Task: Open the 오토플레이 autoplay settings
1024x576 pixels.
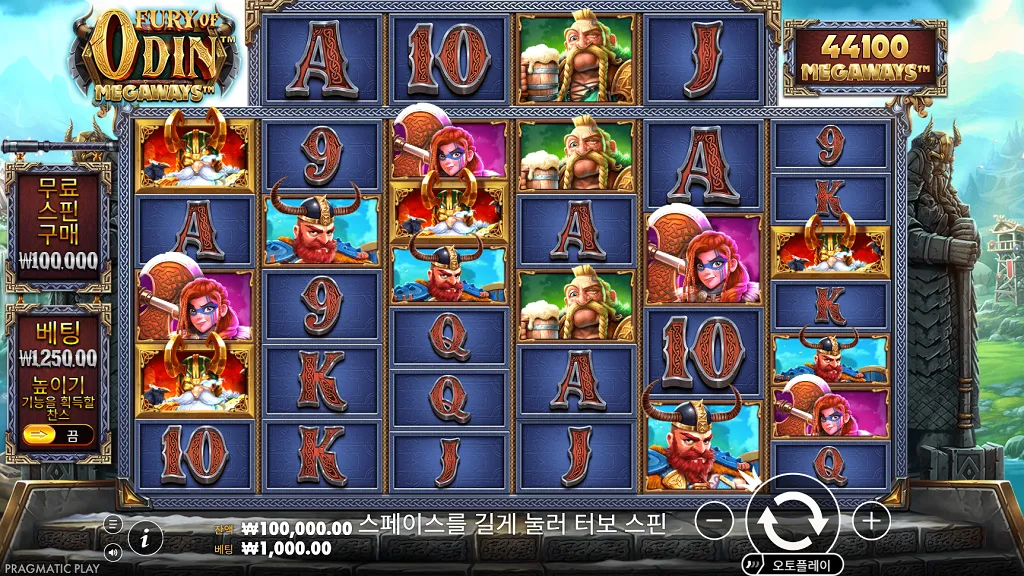Action: click(801, 565)
